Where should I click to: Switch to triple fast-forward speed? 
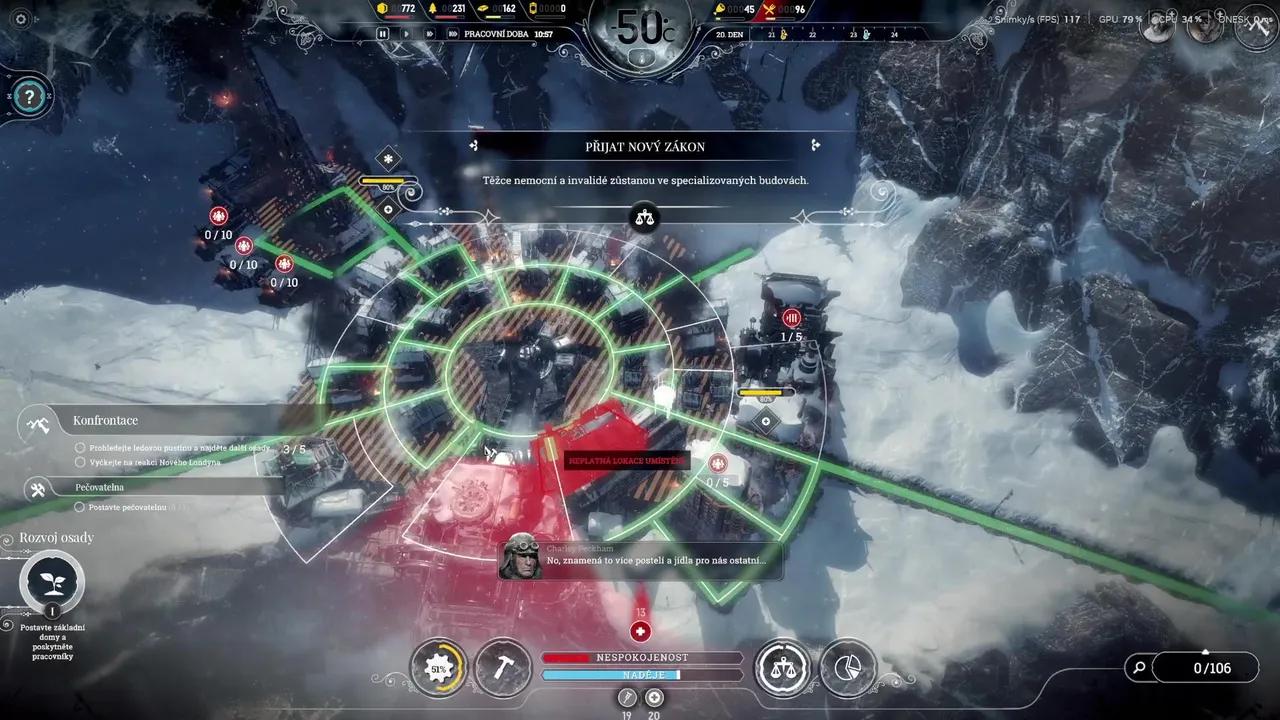452,33
